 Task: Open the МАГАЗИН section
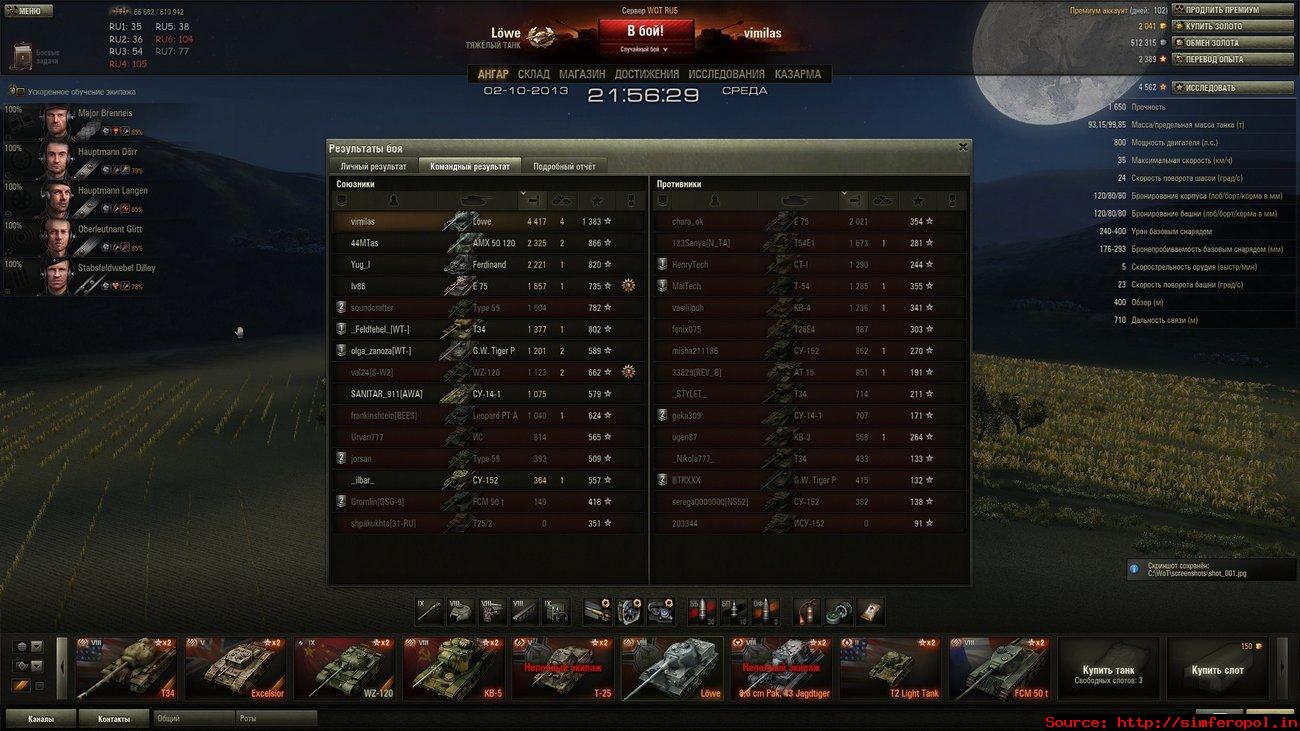582,74
